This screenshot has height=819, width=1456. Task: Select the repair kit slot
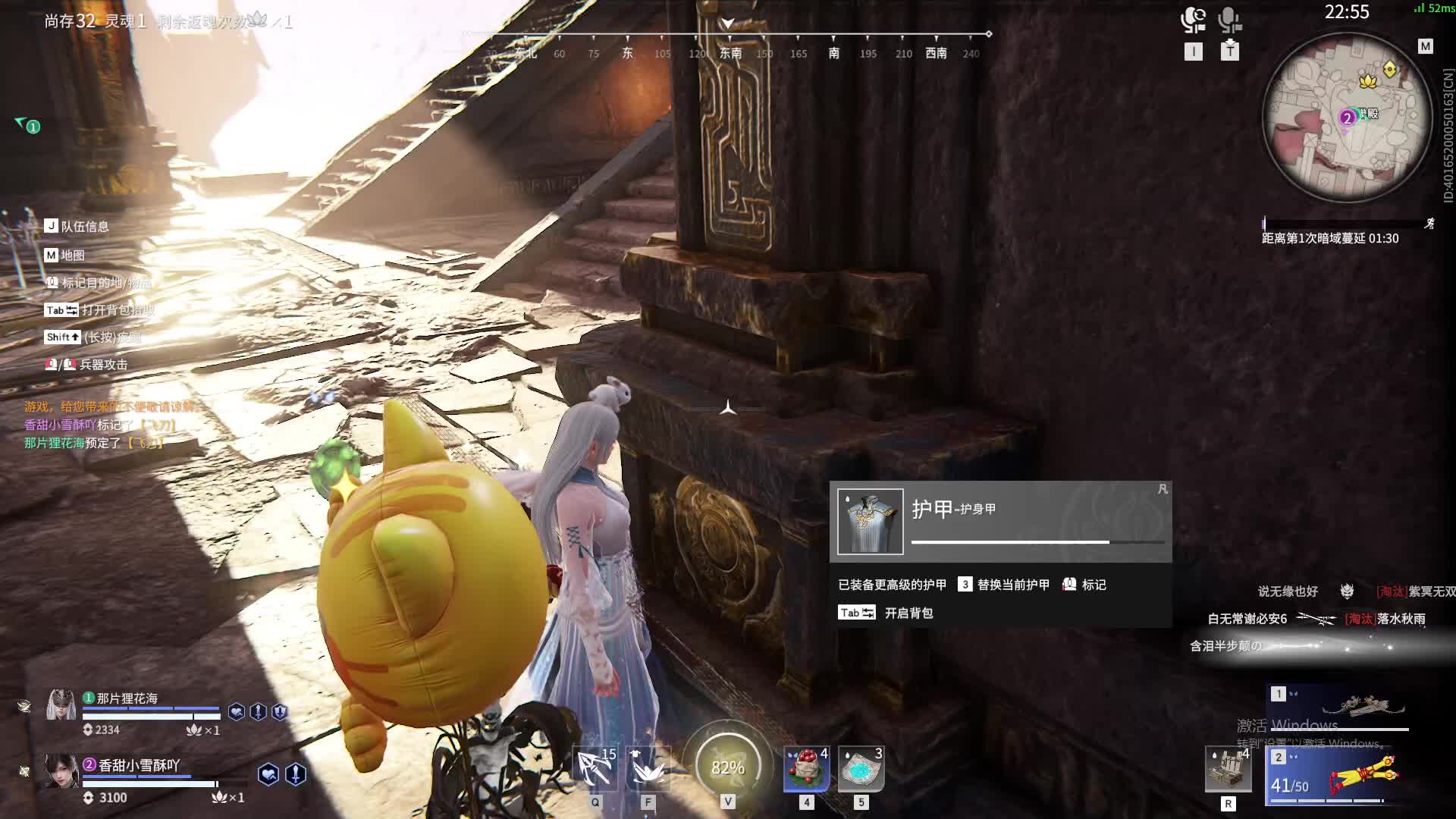click(x=1228, y=769)
